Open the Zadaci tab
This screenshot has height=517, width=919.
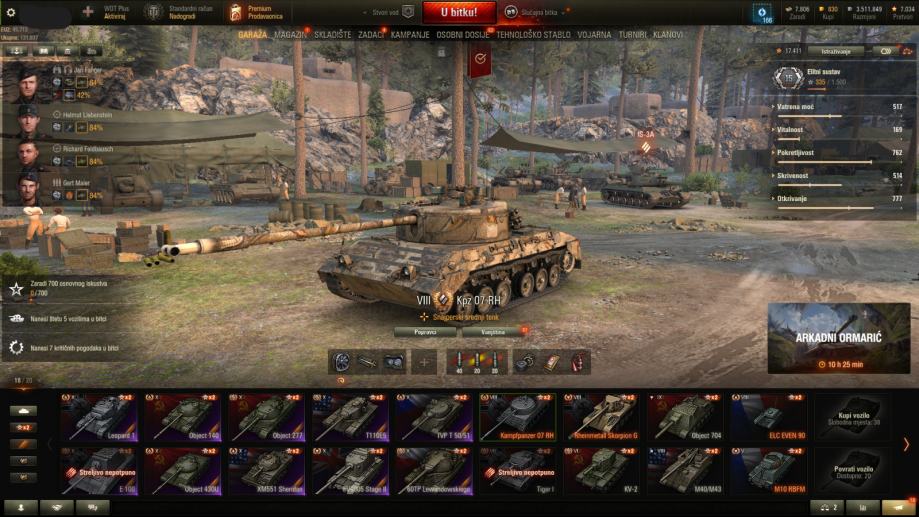coord(370,34)
